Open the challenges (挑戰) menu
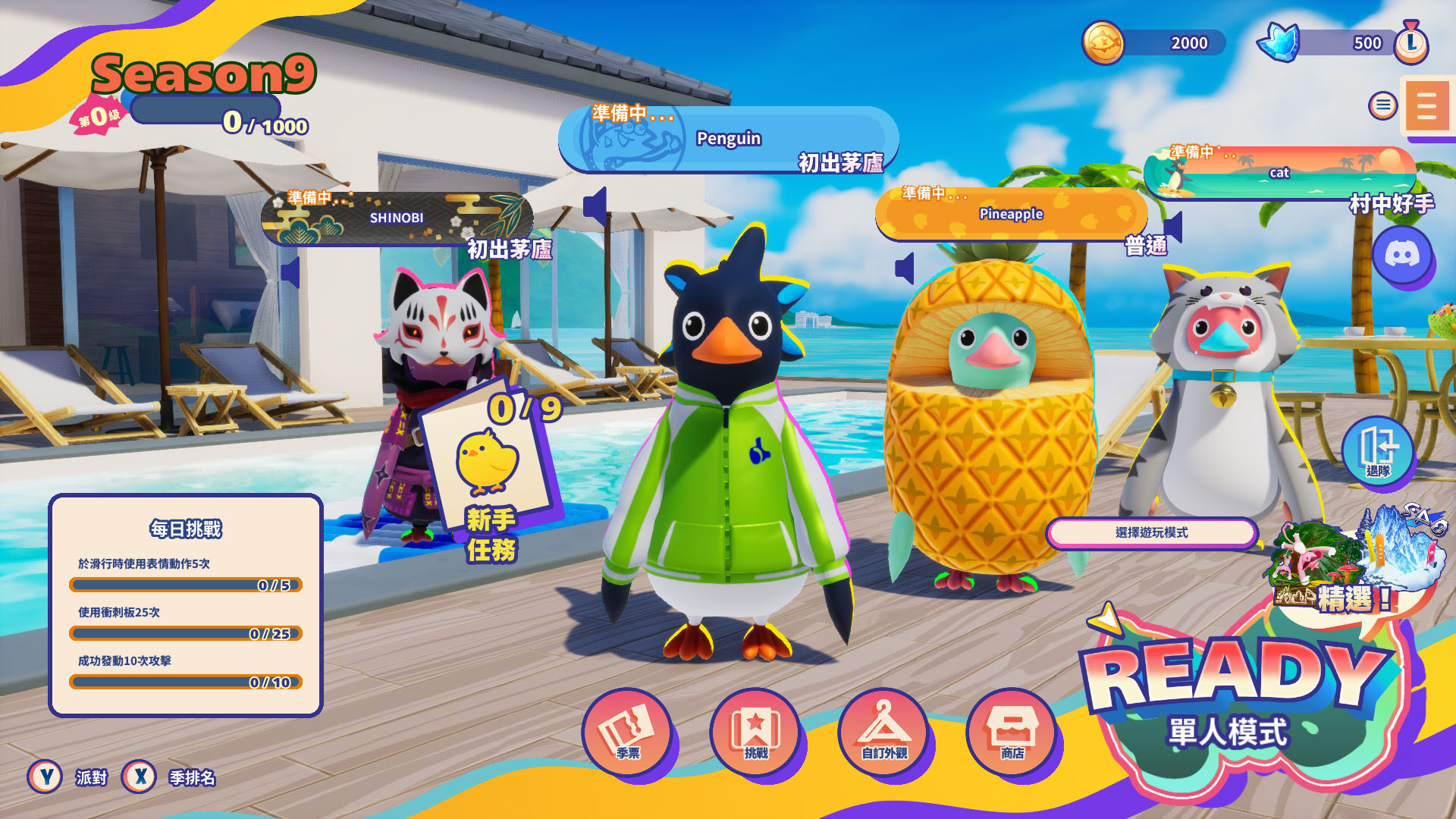The width and height of the screenshot is (1456, 819). click(755, 732)
